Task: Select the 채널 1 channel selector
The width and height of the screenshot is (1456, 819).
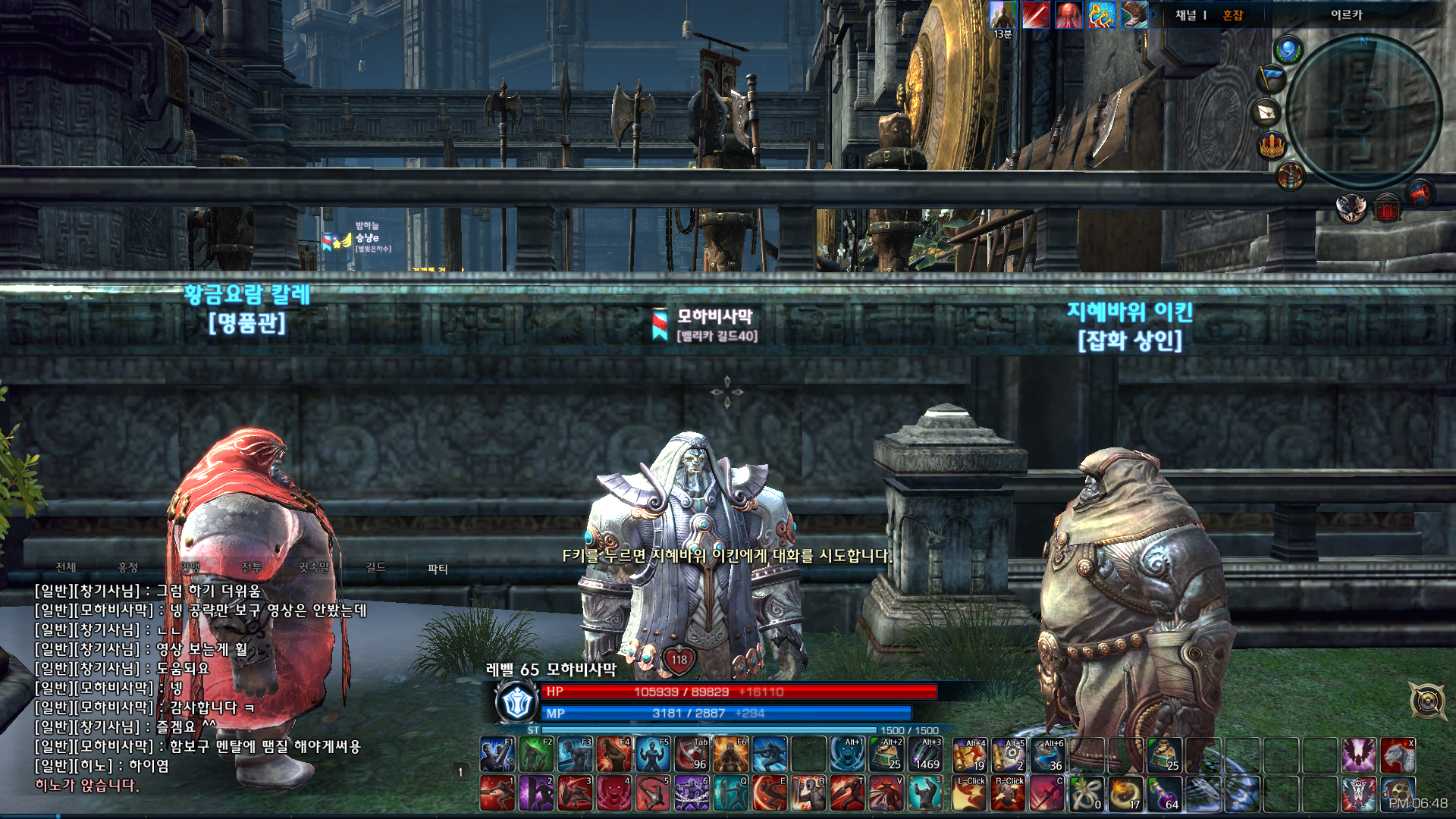Action: tap(1191, 15)
